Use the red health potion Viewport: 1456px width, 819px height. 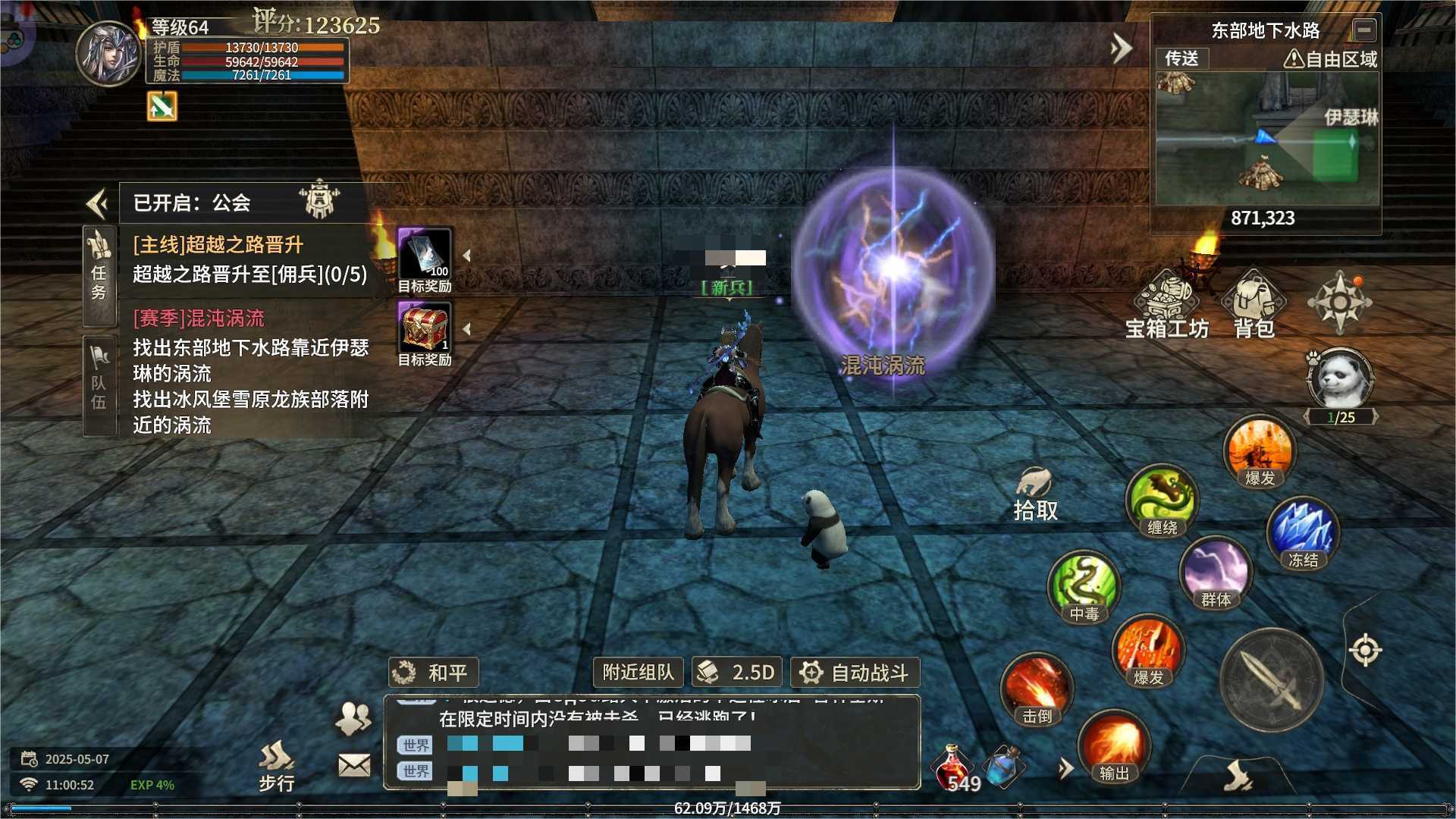[954, 767]
